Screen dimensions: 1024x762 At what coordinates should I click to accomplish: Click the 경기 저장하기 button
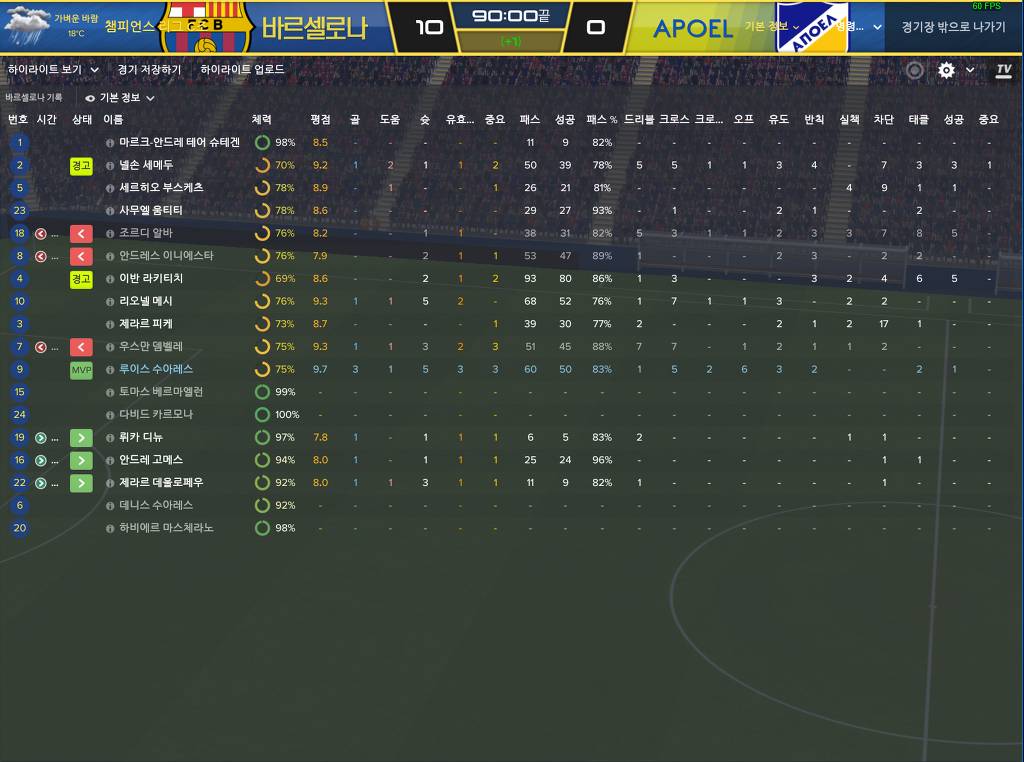coord(149,70)
